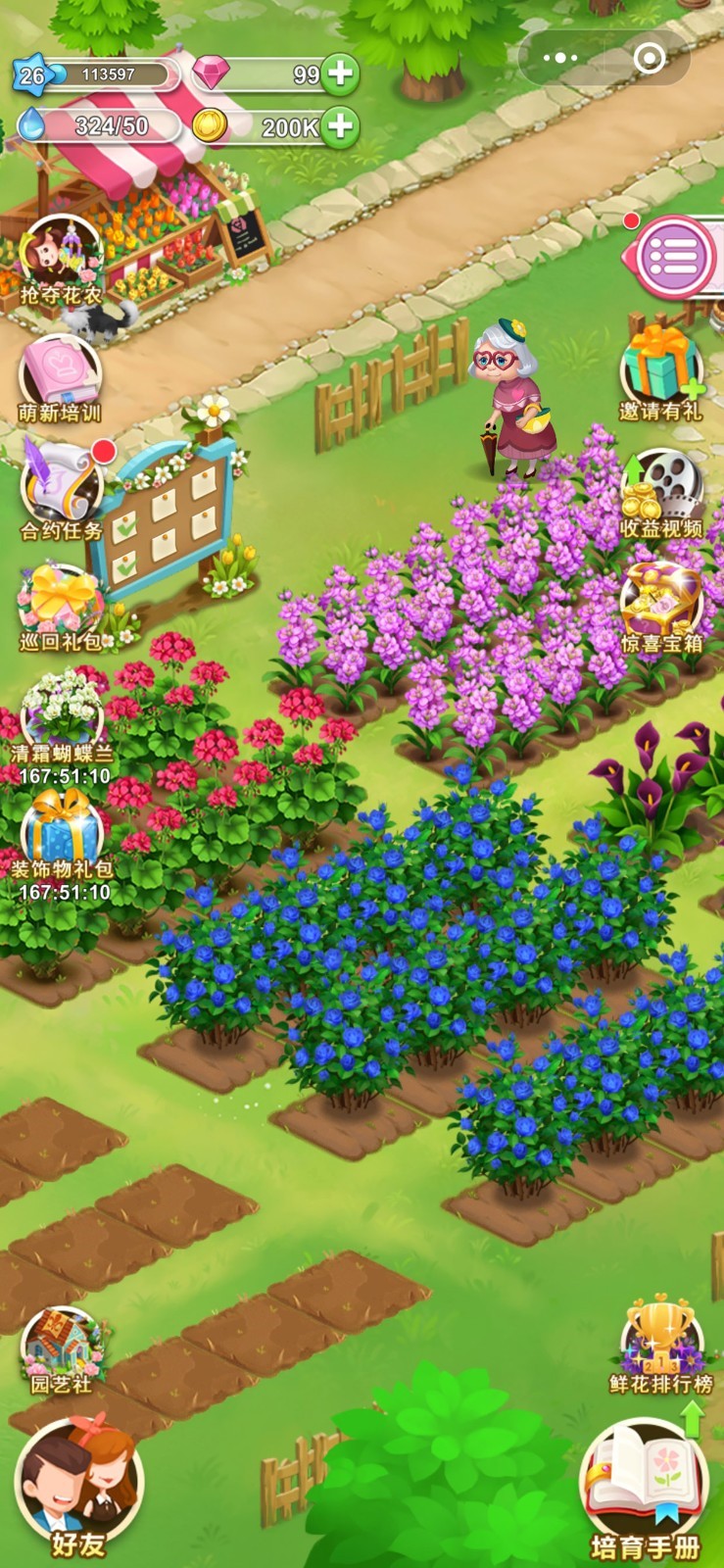The height and width of the screenshot is (1568, 724).
Task: Enter the 园艺社 gardening club
Action: point(62,1347)
